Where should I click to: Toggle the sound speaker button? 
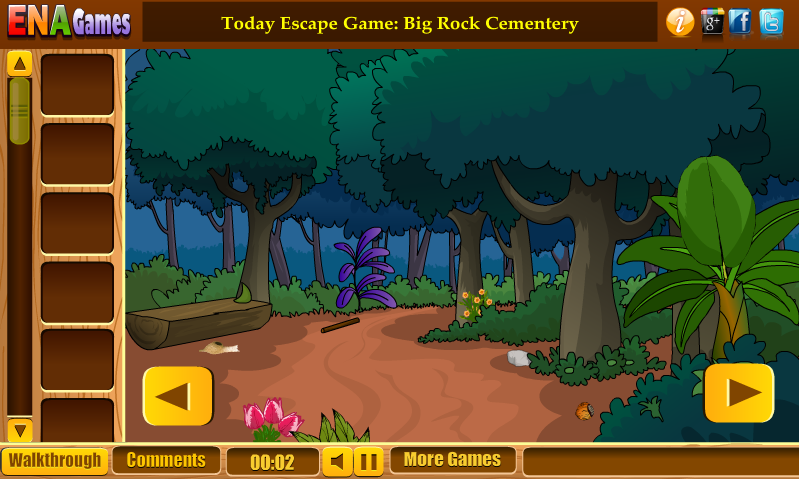click(x=337, y=462)
